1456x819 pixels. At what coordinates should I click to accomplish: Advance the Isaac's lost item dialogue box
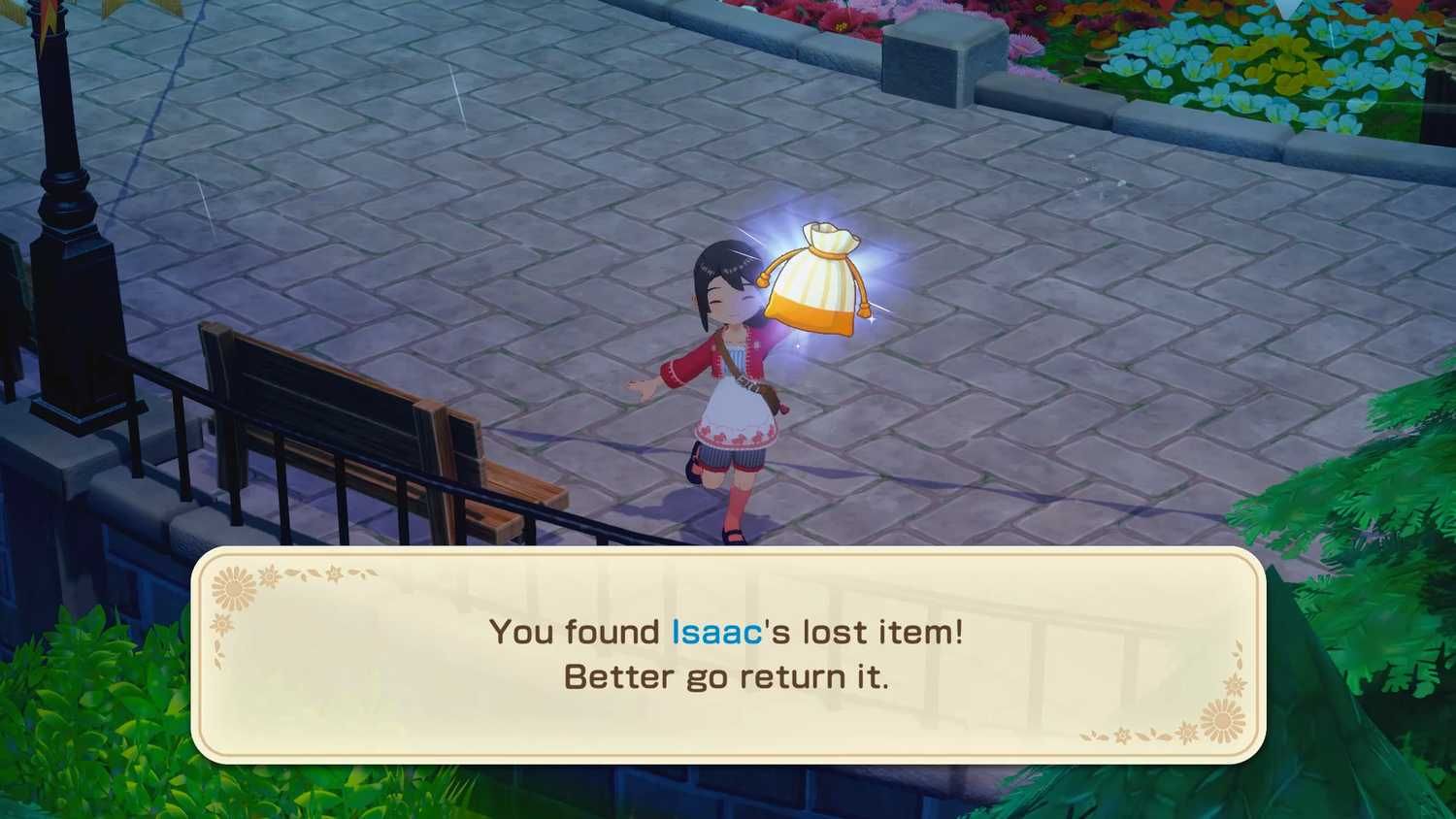click(728, 655)
